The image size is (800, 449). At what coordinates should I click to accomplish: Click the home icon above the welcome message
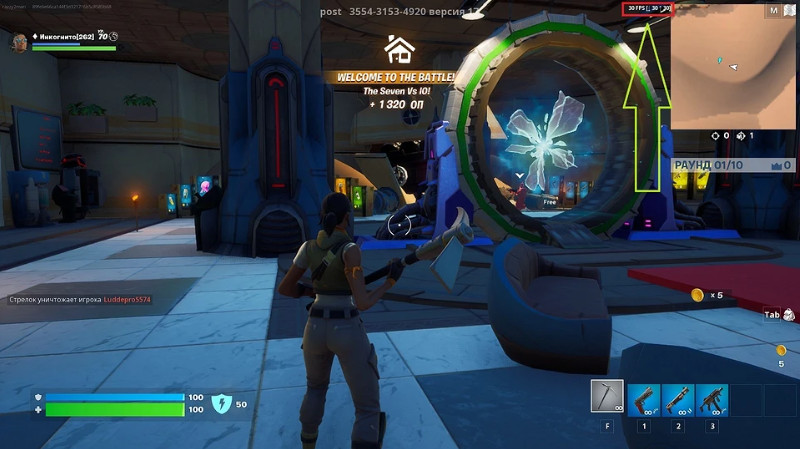(399, 48)
